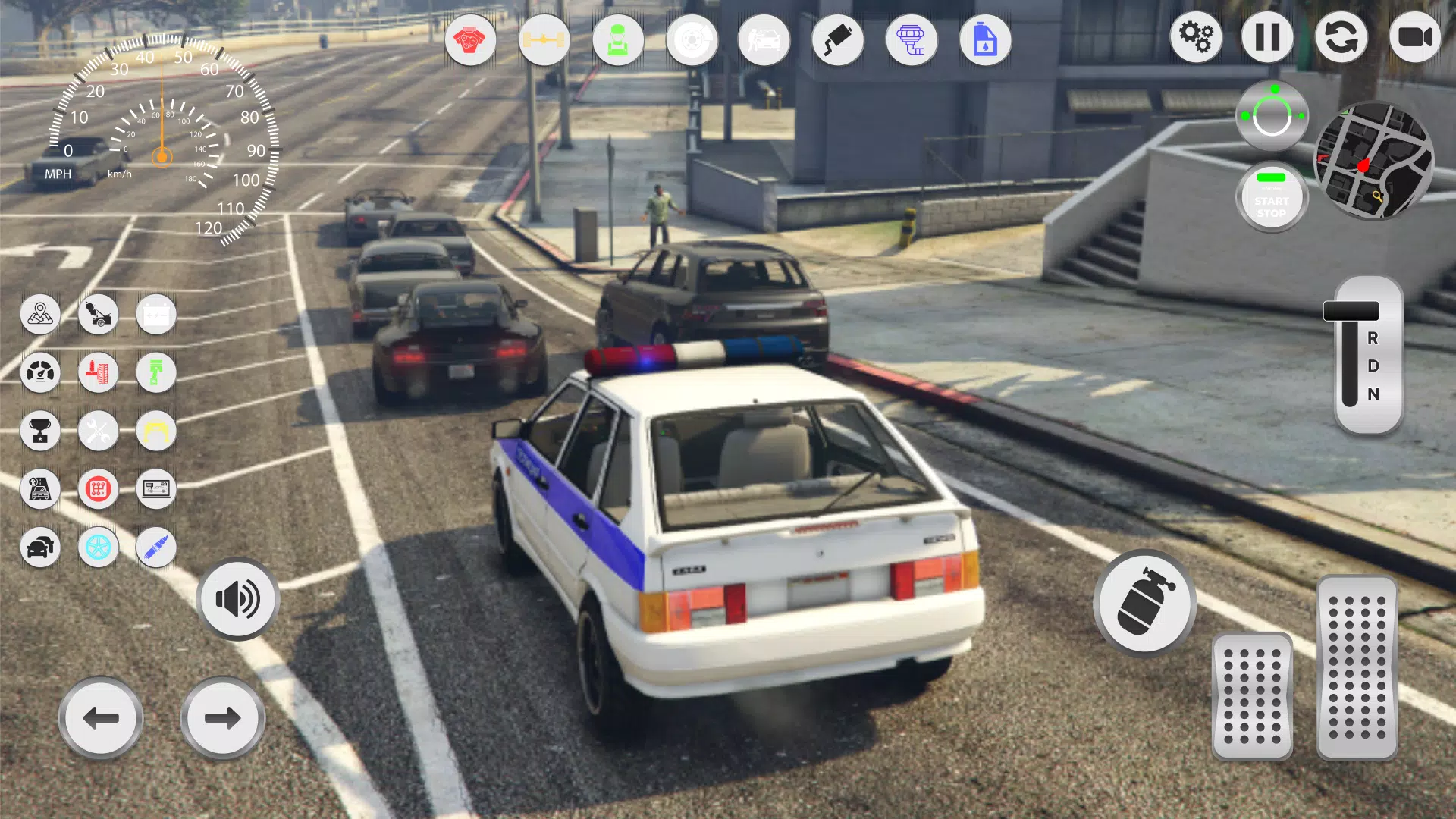Open the purple turbo intake upgrade
1456x819 pixels.
(912, 39)
